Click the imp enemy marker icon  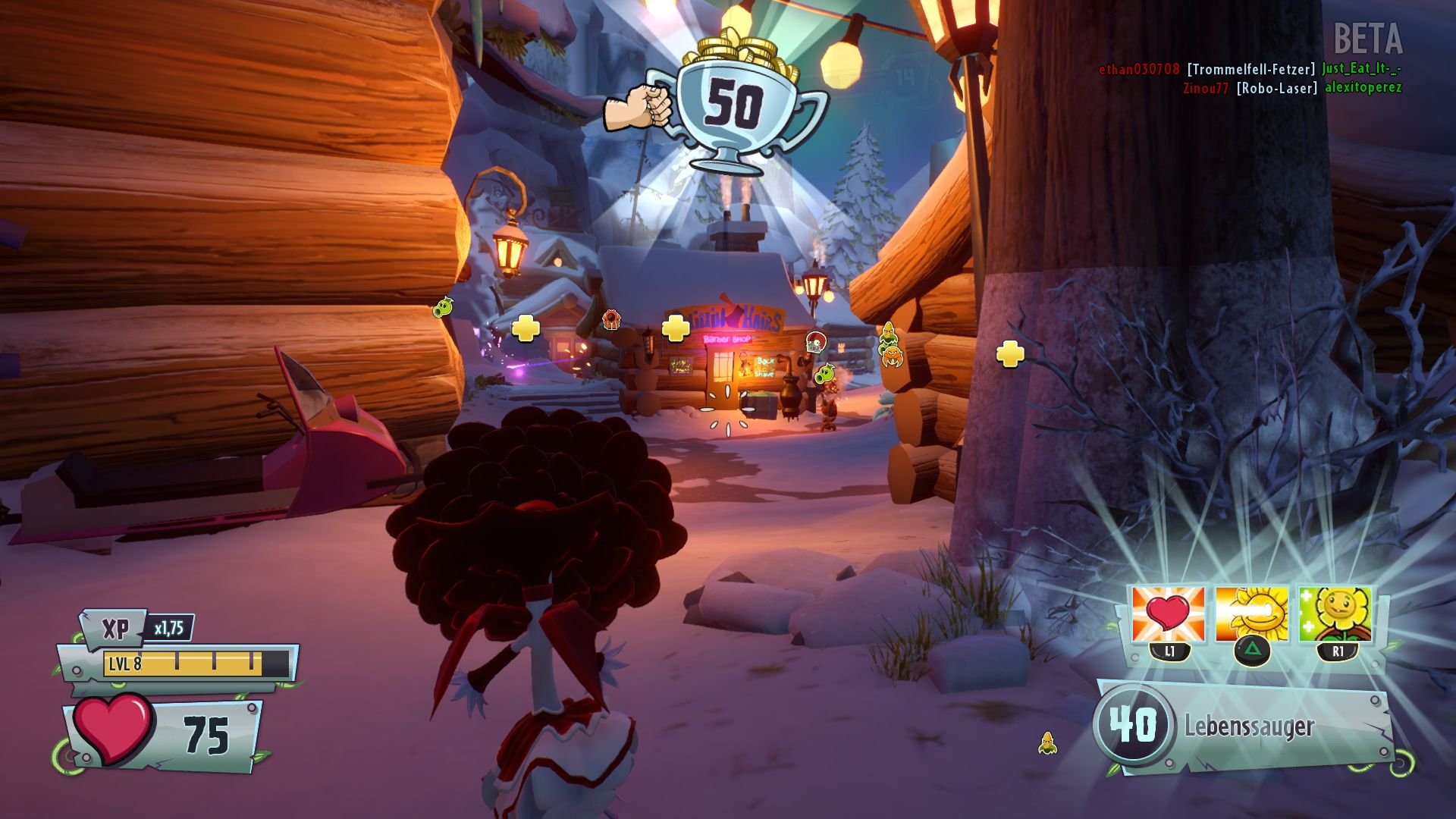click(x=610, y=318)
